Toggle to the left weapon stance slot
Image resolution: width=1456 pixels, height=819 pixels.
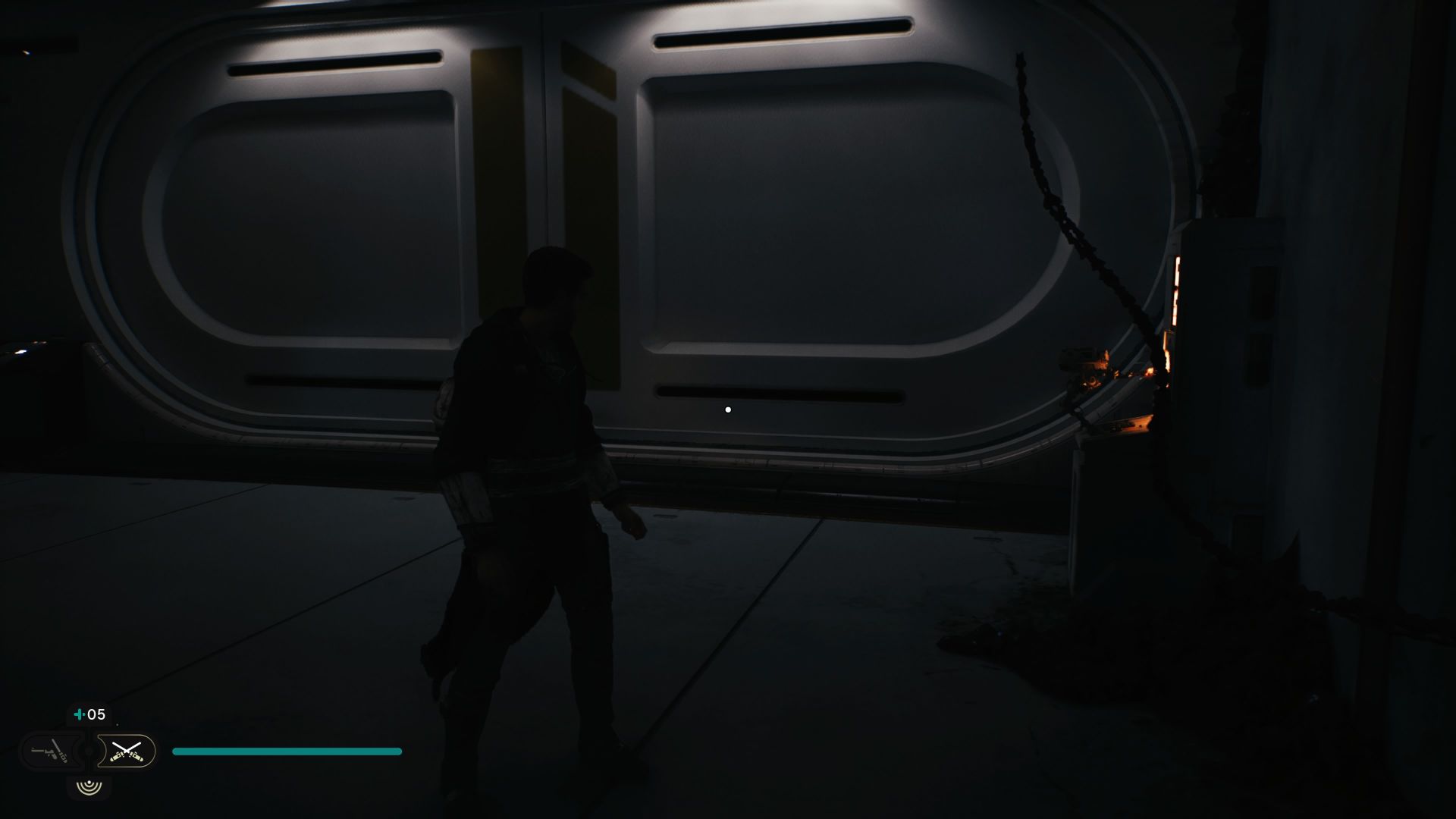50,751
